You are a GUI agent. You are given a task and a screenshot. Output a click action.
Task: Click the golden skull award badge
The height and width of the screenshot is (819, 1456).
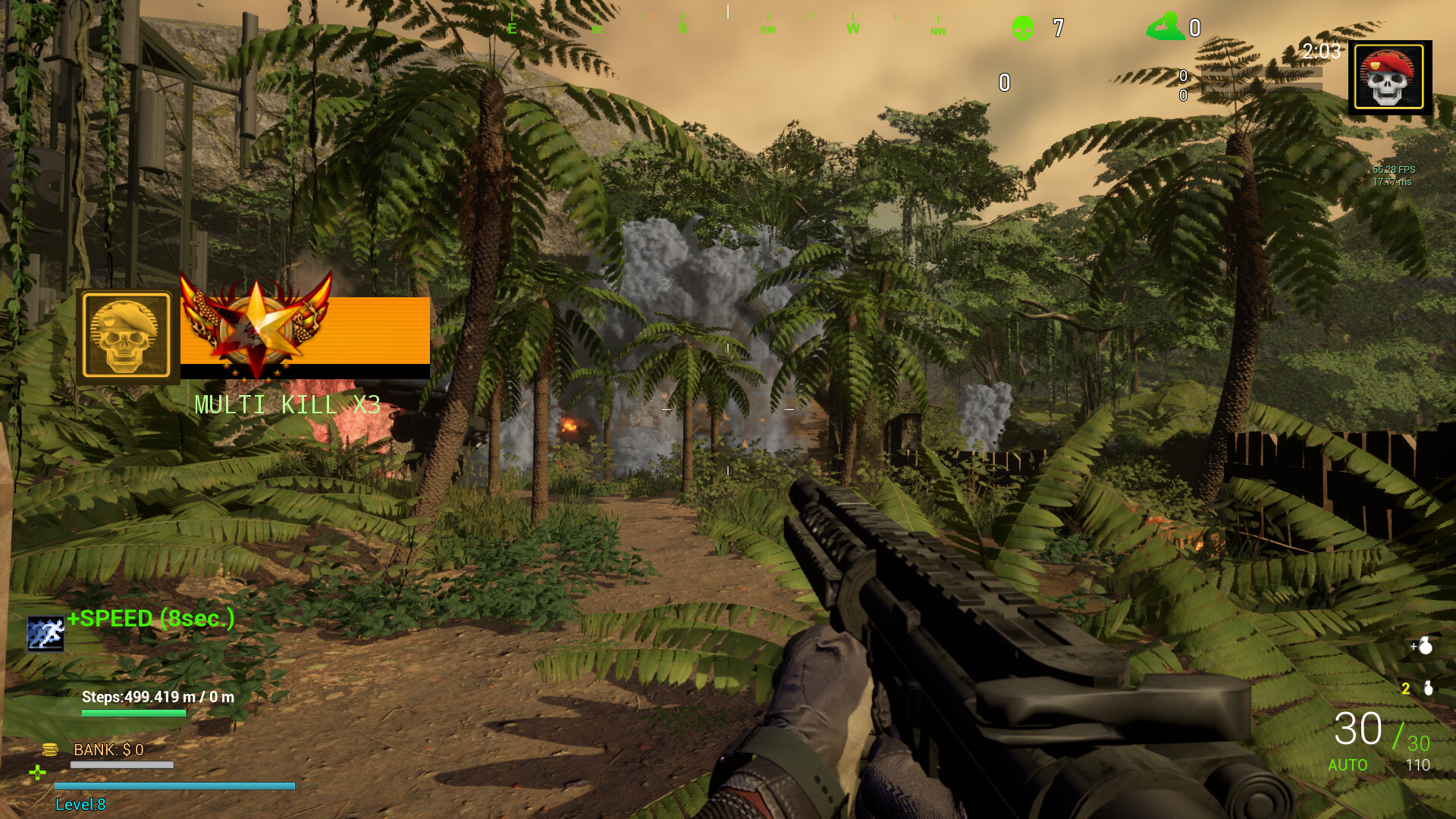pyautogui.click(x=125, y=334)
